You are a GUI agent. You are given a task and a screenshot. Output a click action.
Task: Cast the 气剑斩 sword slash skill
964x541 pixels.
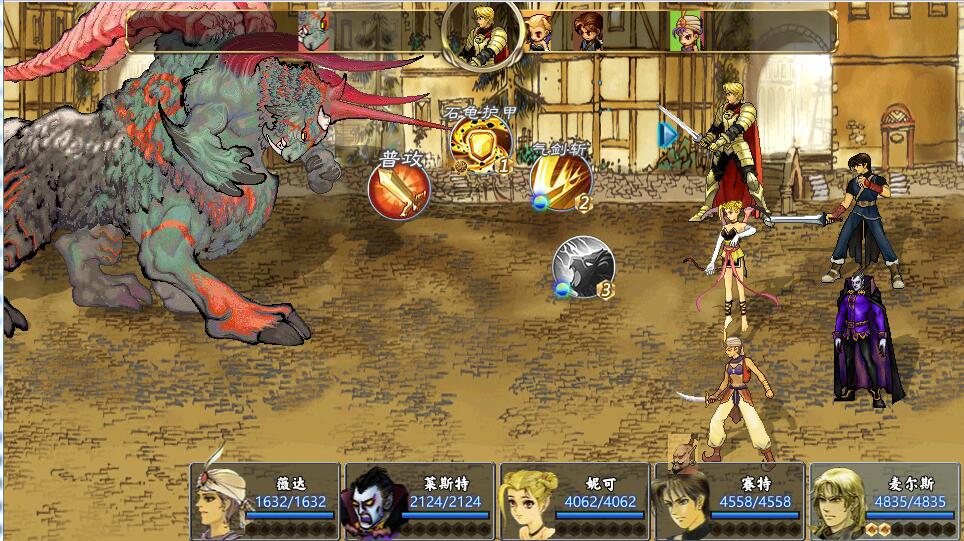coord(560,182)
